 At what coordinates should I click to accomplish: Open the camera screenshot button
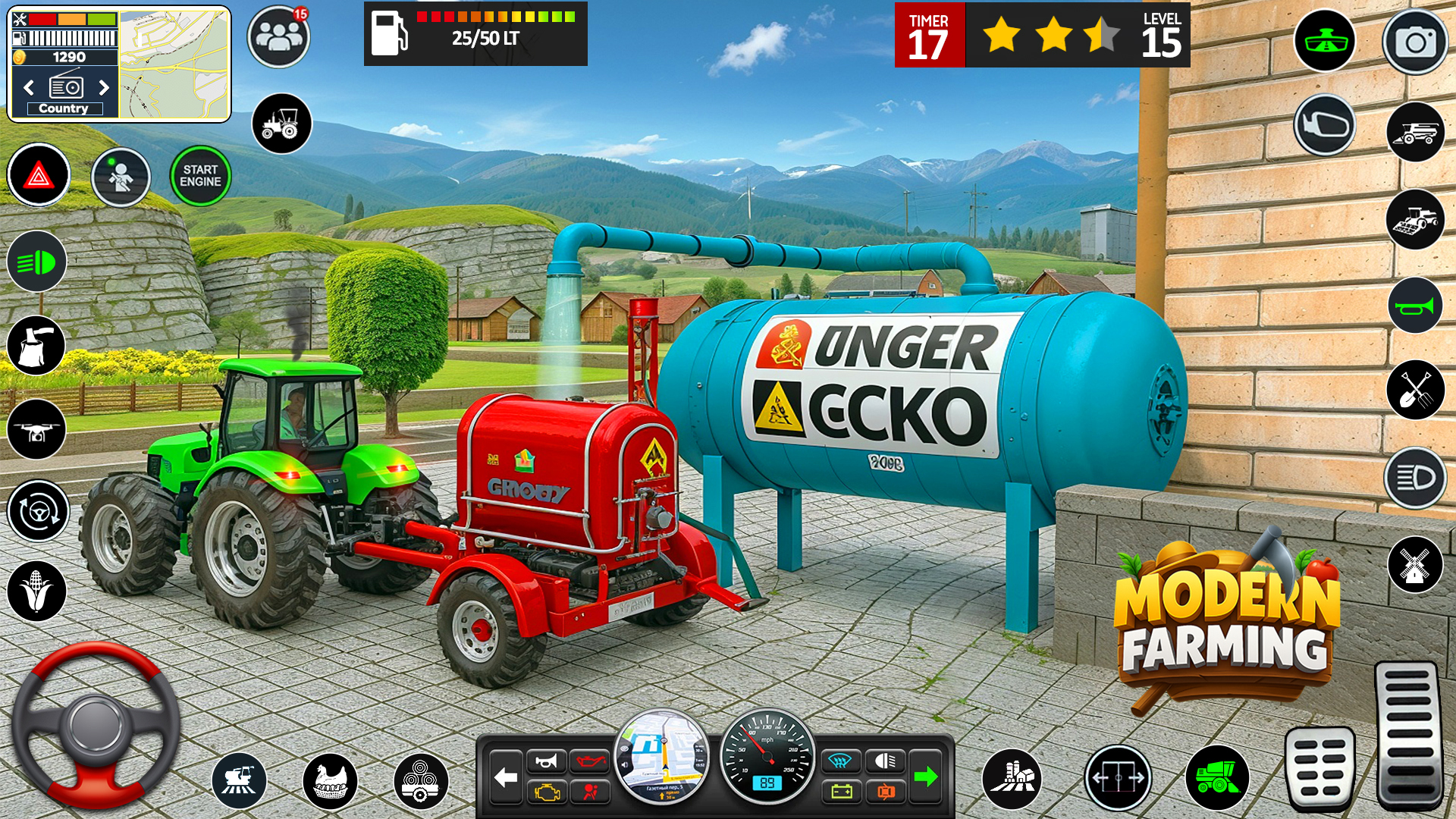tap(1415, 42)
